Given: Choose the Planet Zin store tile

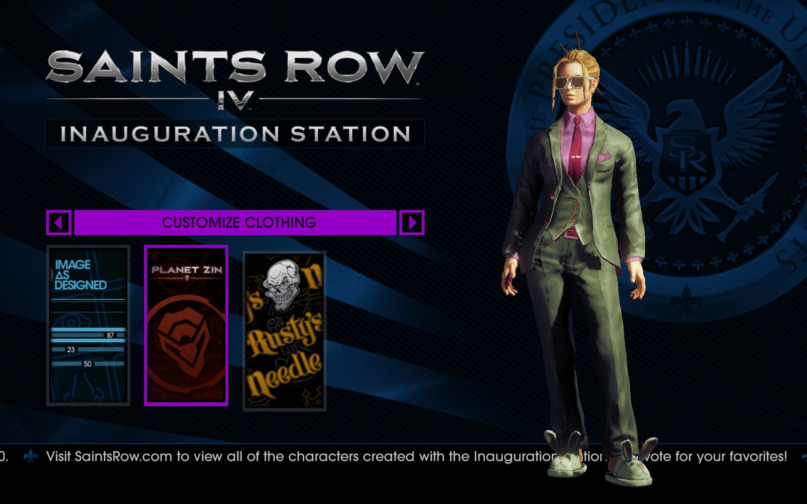Looking at the screenshot, I should pyautogui.click(x=186, y=325).
